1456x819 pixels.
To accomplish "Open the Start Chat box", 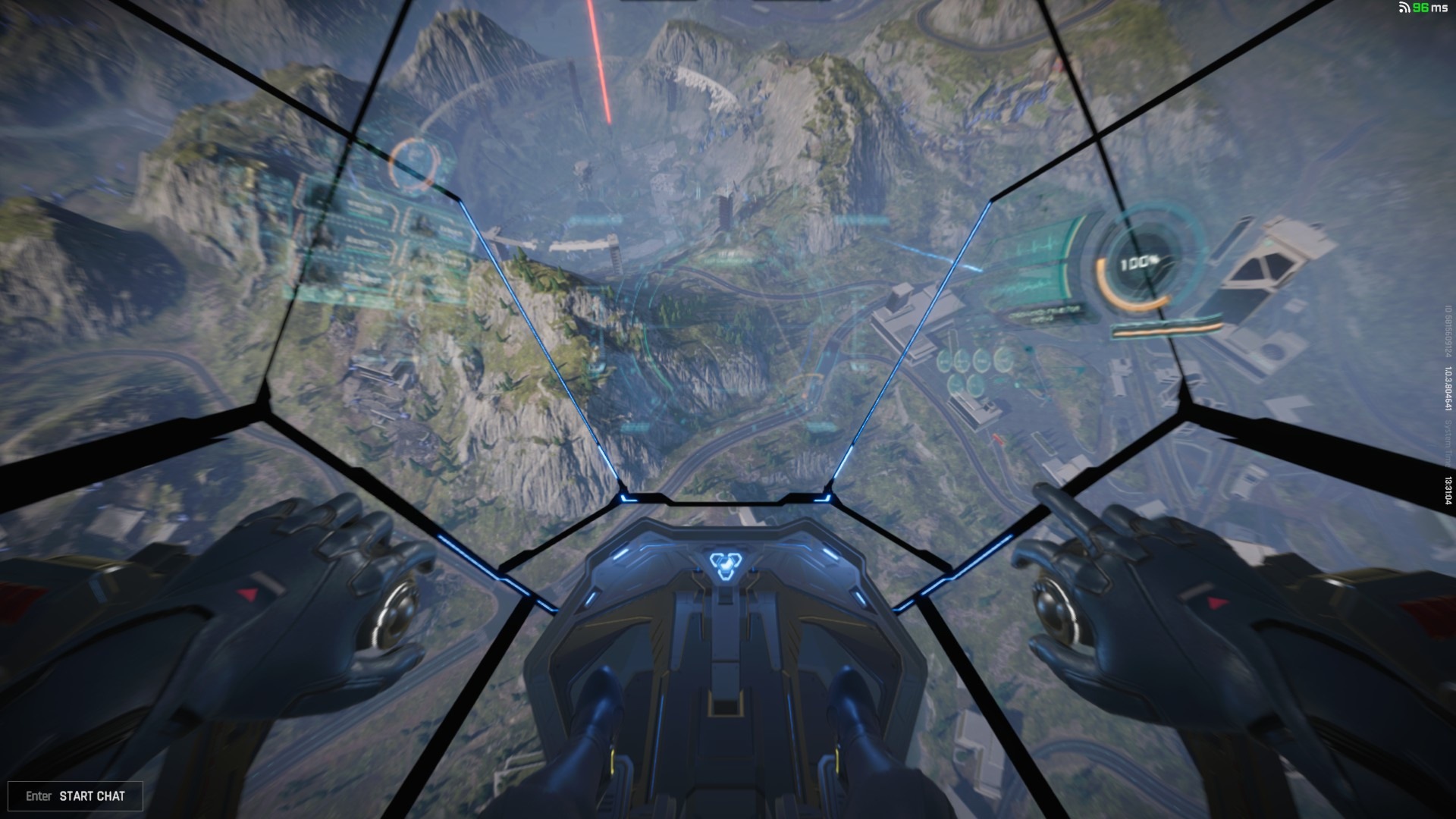I will (x=75, y=795).
